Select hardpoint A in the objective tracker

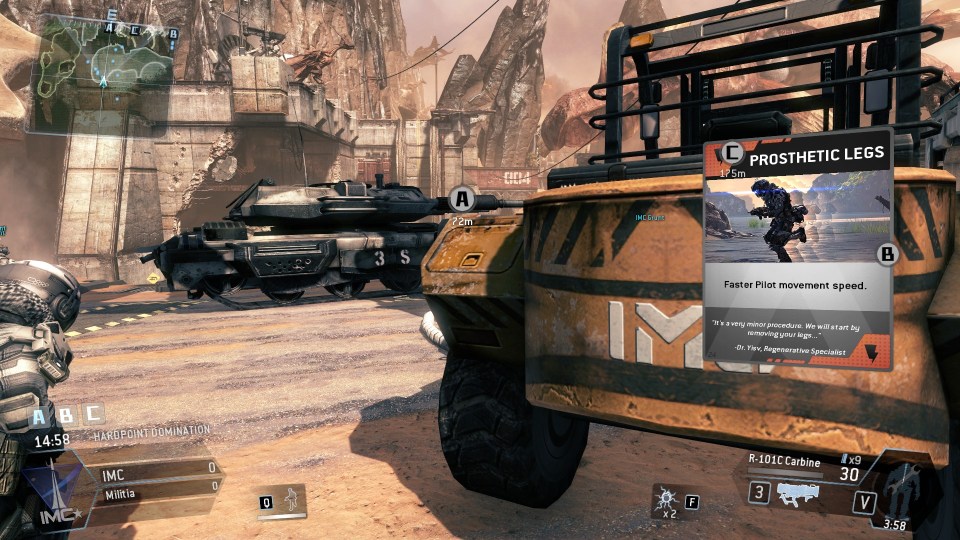(x=39, y=415)
